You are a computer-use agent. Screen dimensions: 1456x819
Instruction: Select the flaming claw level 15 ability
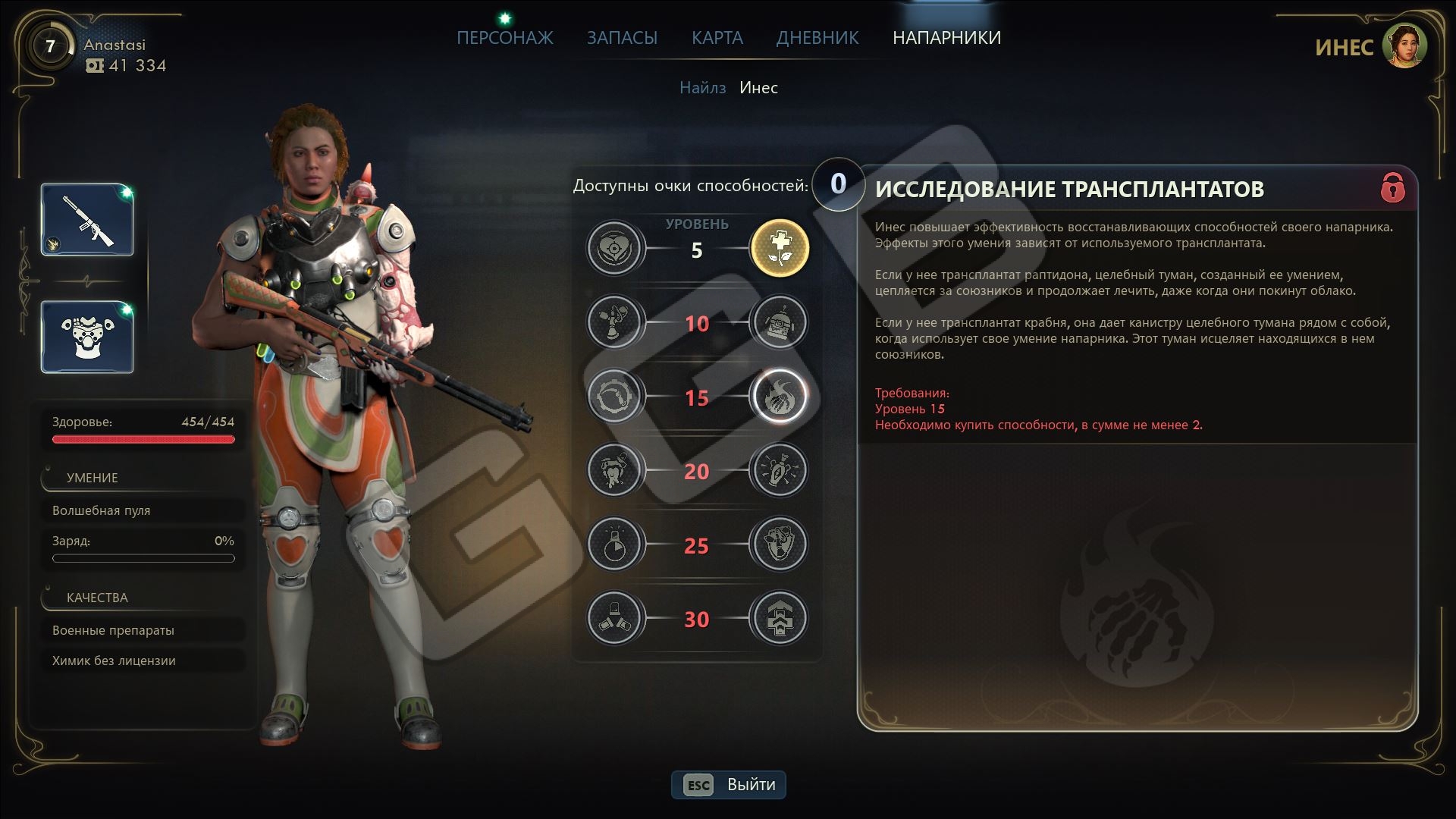click(779, 396)
